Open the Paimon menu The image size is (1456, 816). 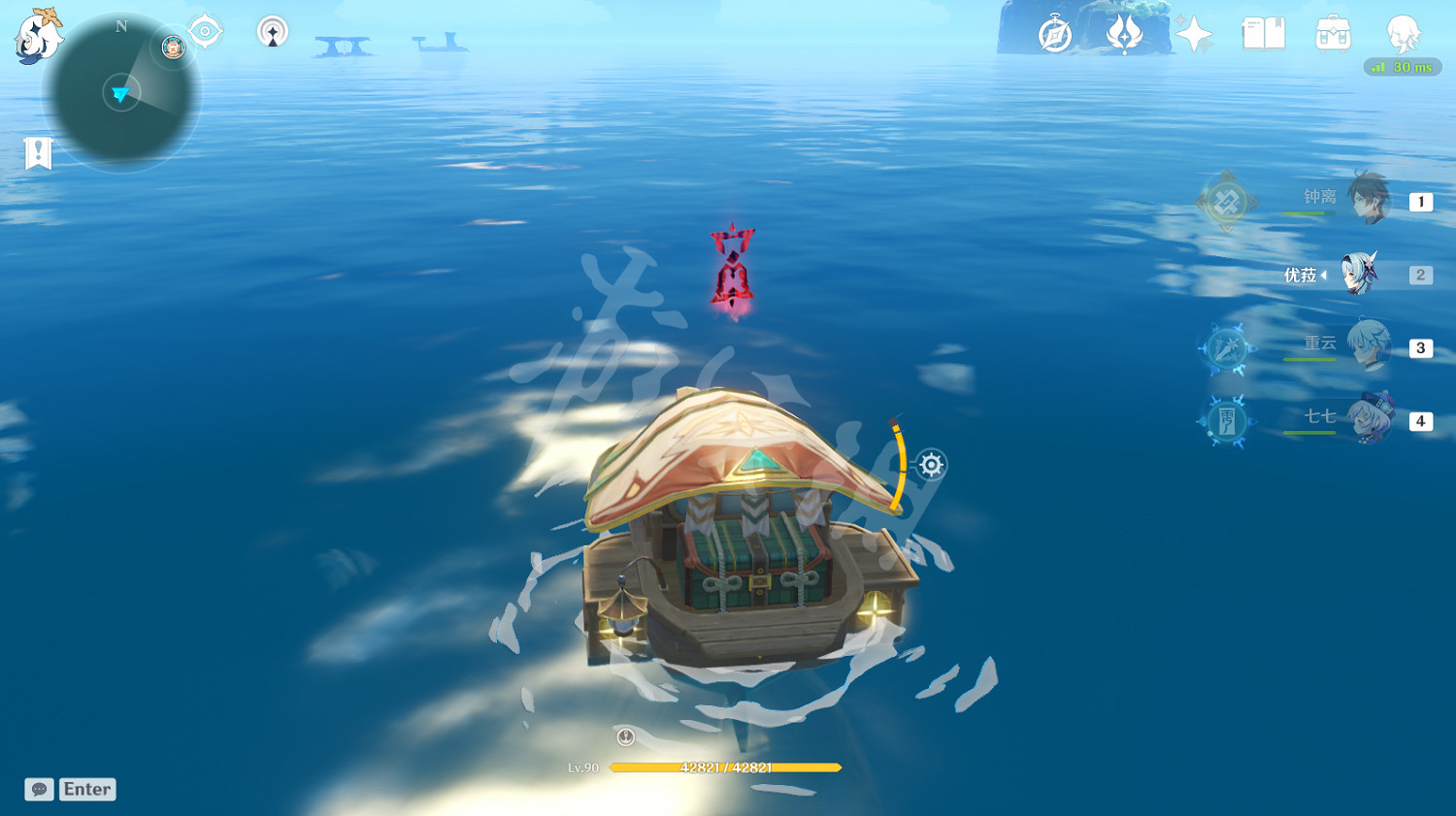37,34
